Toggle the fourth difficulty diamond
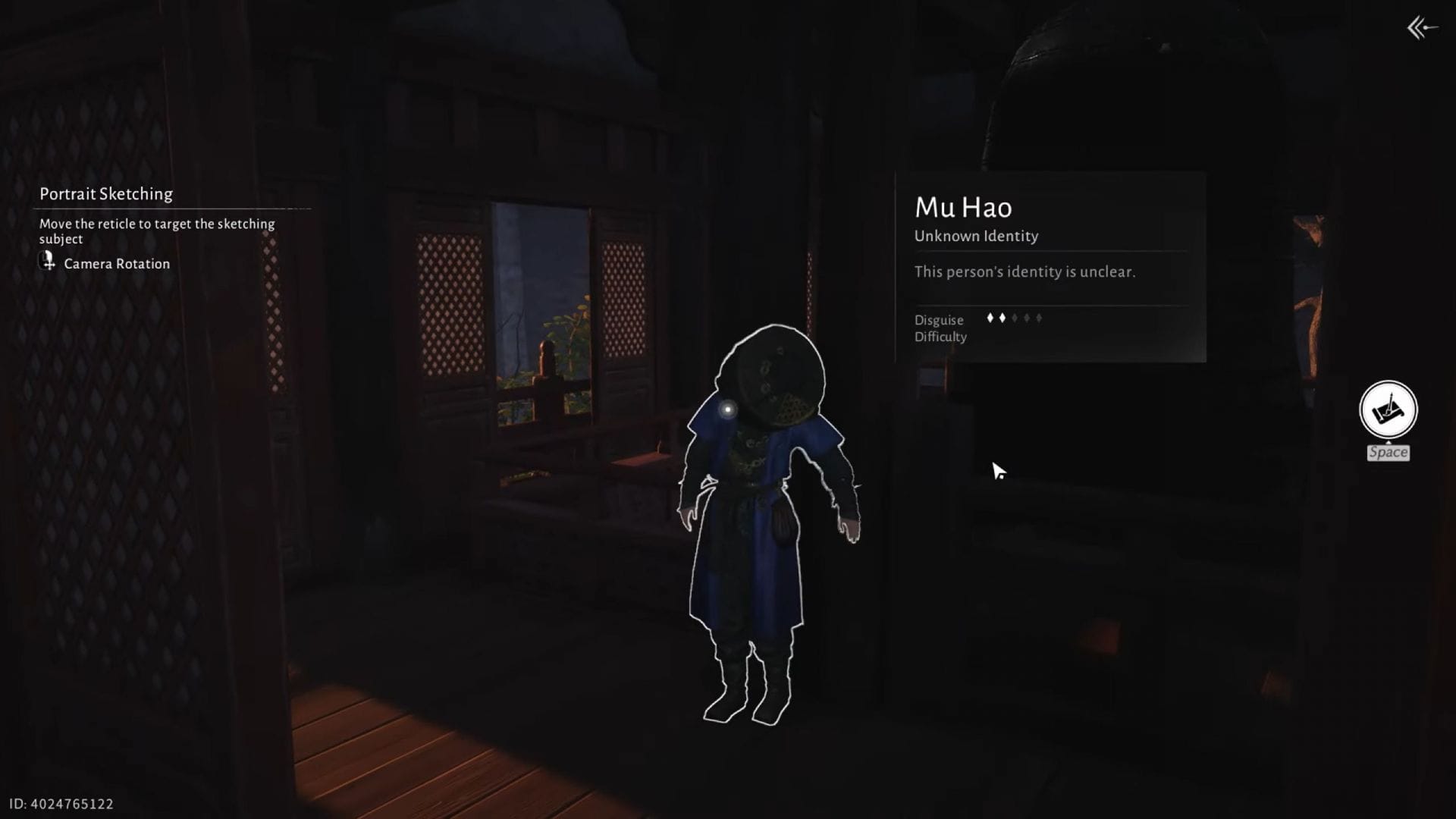 pos(1026,317)
